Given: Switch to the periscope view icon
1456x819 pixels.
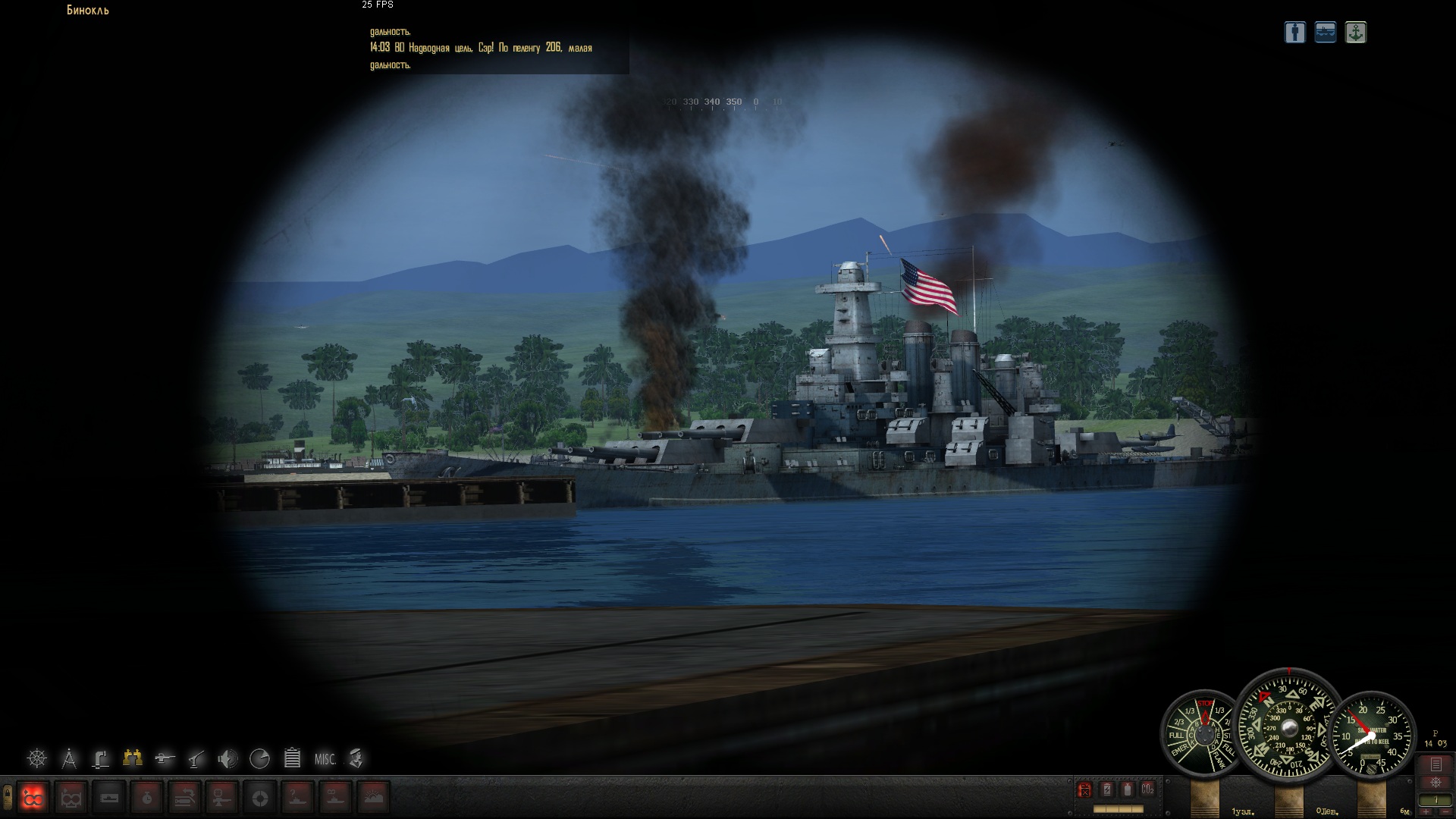Looking at the screenshot, I should [101, 758].
